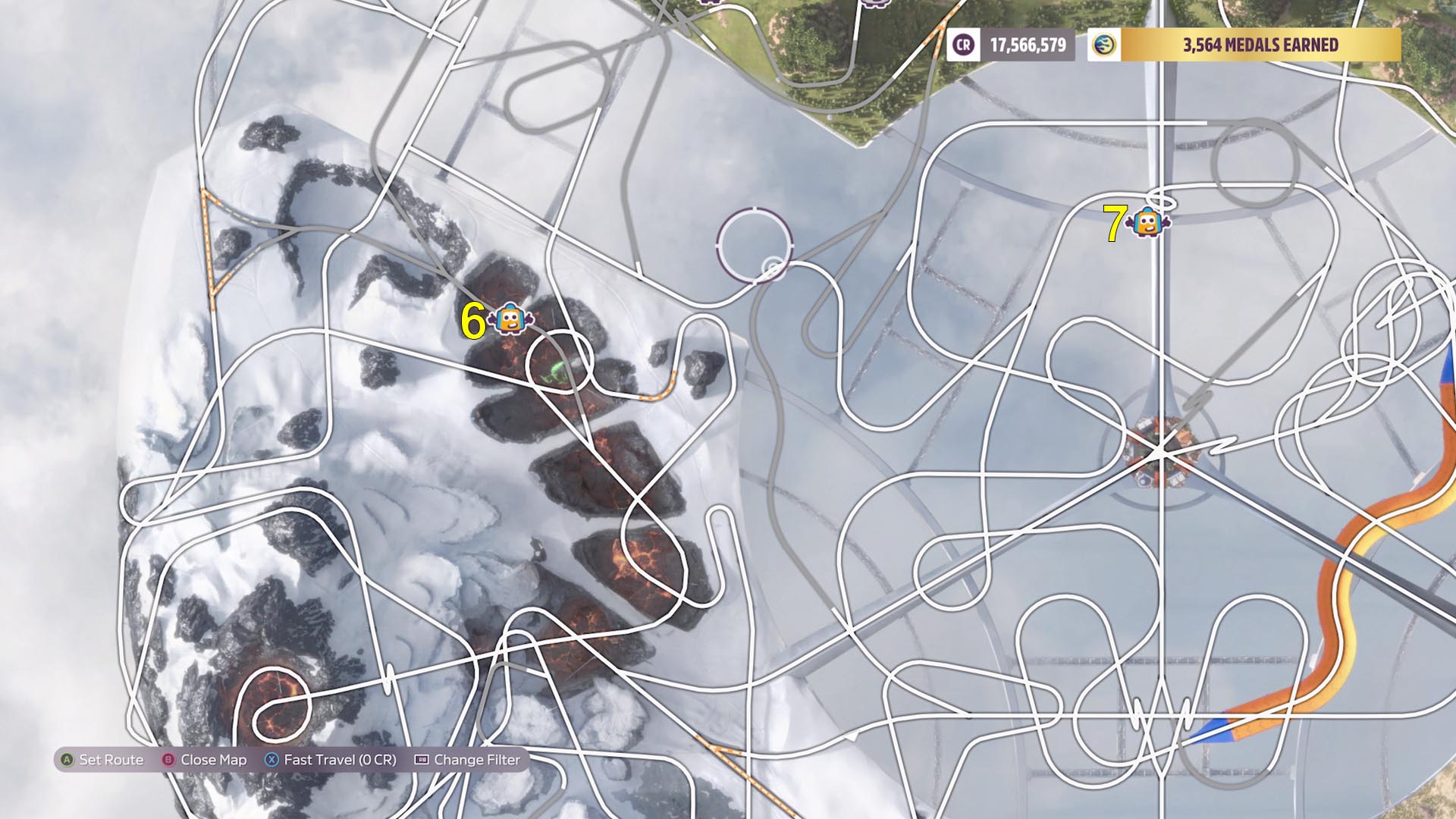Activate Set Route from the bottom bar
The height and width of the screenshot is (819, 1456).
tap(114, 758)
